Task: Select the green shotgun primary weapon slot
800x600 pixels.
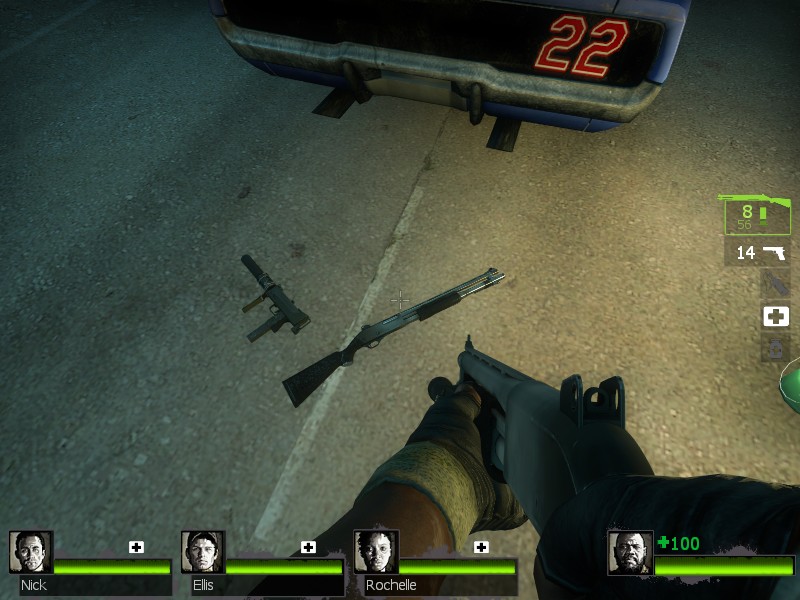Action: coord(757,214)
